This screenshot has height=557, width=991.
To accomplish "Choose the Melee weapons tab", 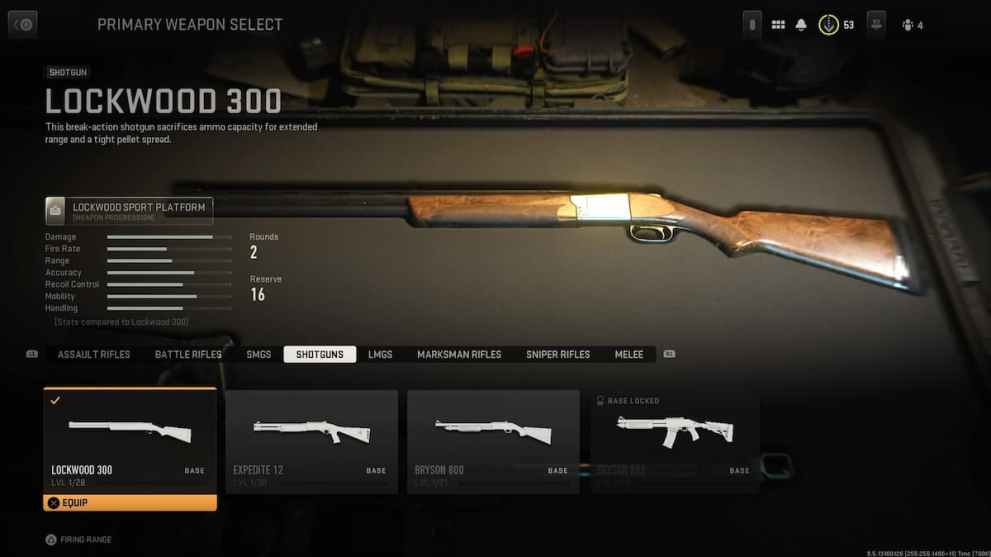I will 629,355.
